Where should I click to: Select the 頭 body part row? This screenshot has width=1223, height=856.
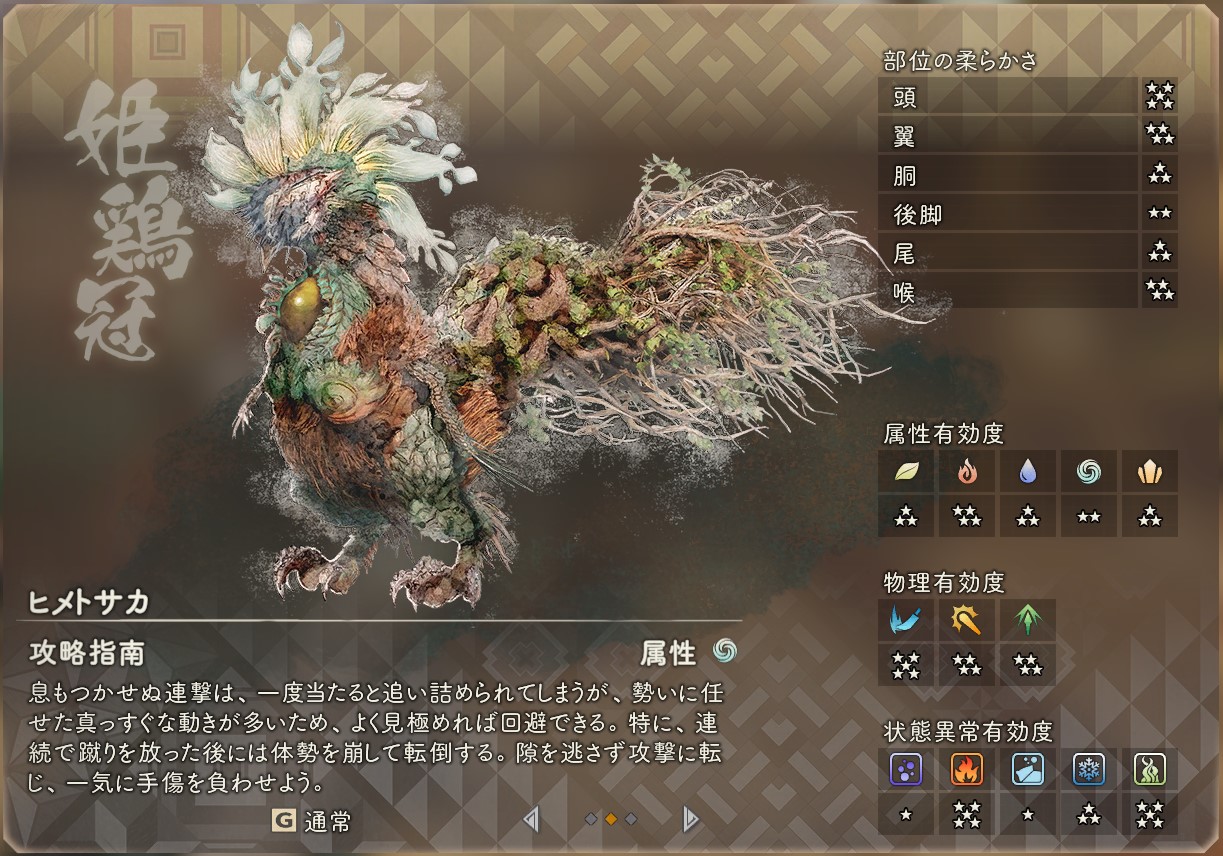pos(1008,96)
